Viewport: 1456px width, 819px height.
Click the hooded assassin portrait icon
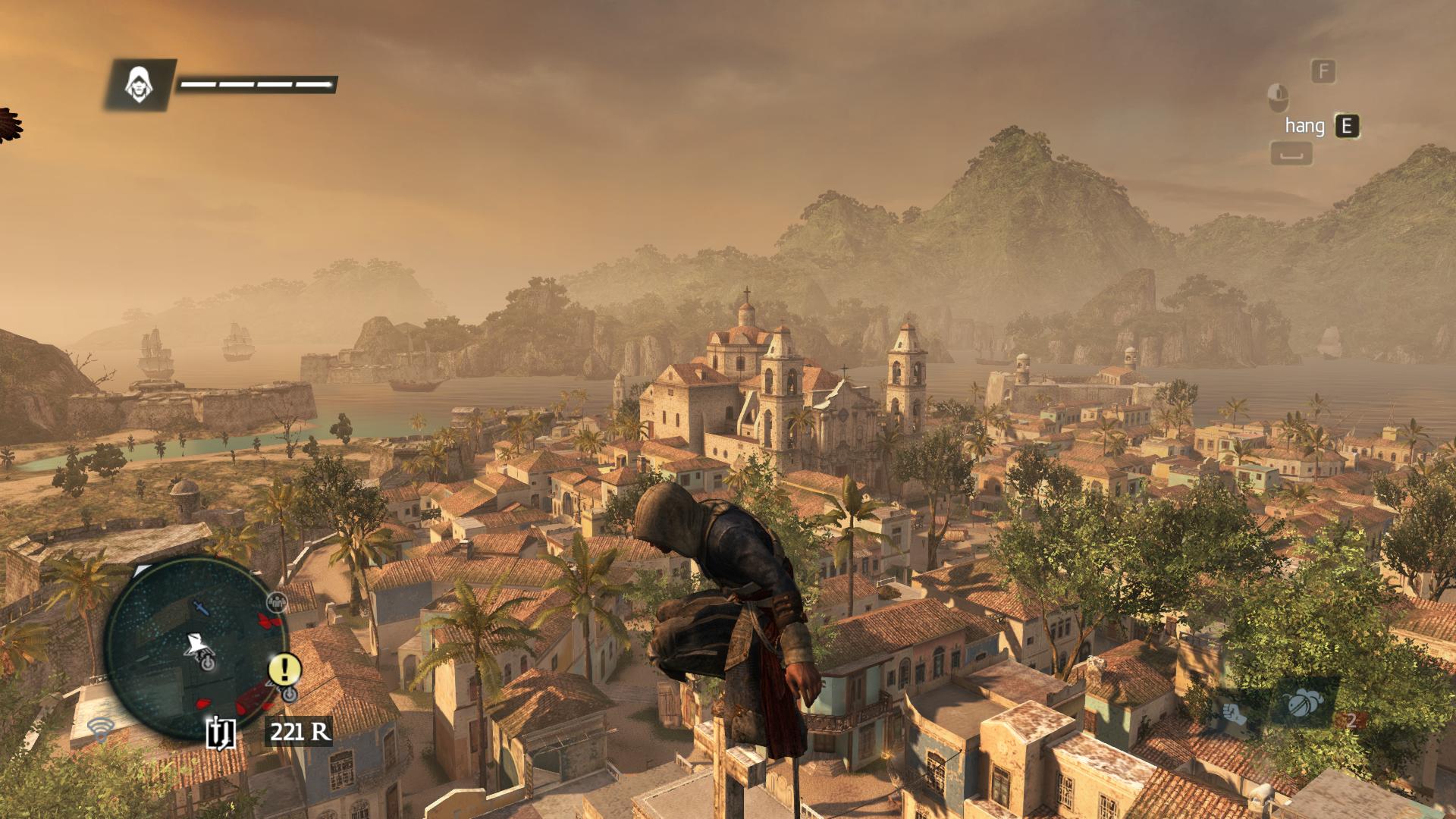138,84
